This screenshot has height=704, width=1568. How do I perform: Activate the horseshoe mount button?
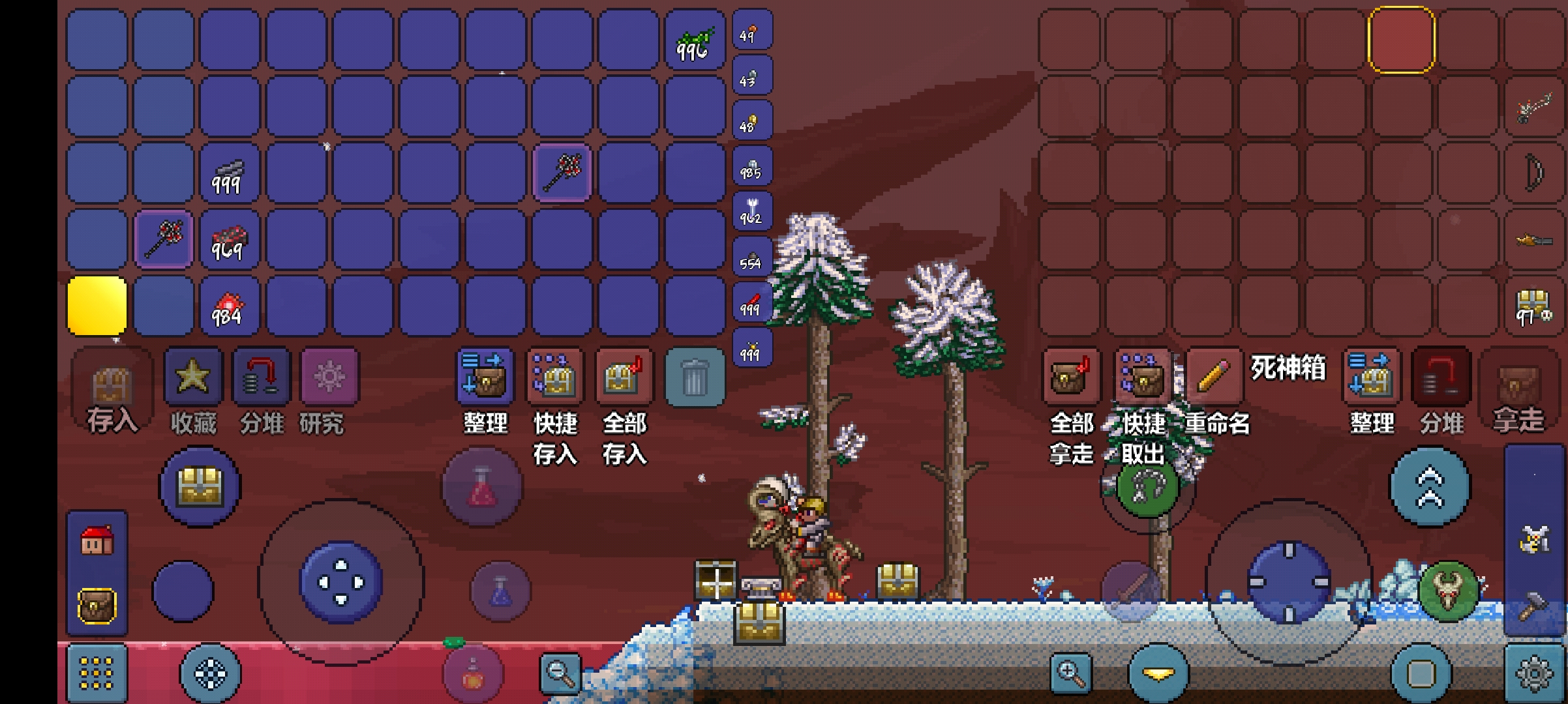pyautogui.click(x=1147, y=488)
